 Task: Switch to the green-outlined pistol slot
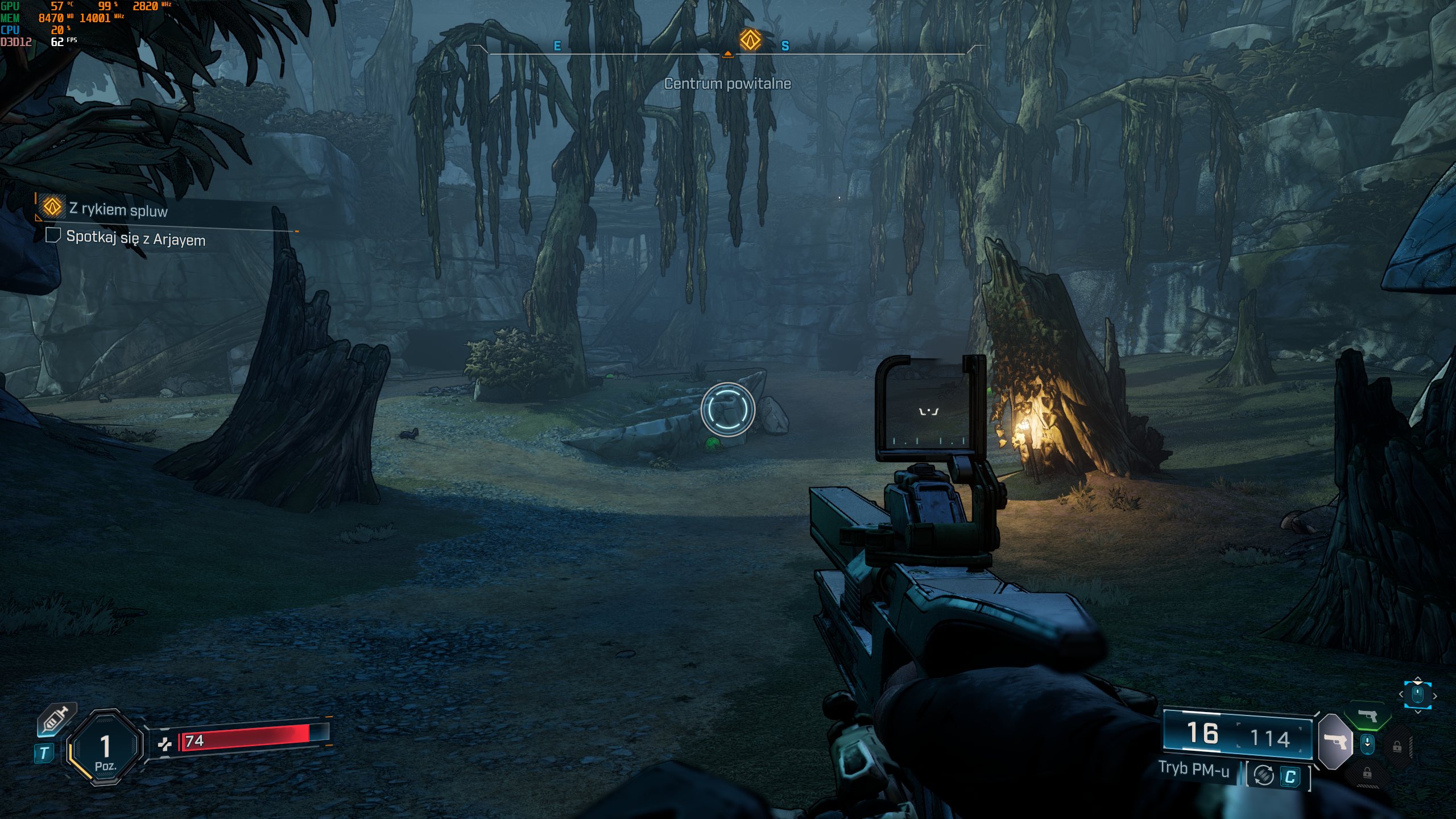tap(1367, 715)
